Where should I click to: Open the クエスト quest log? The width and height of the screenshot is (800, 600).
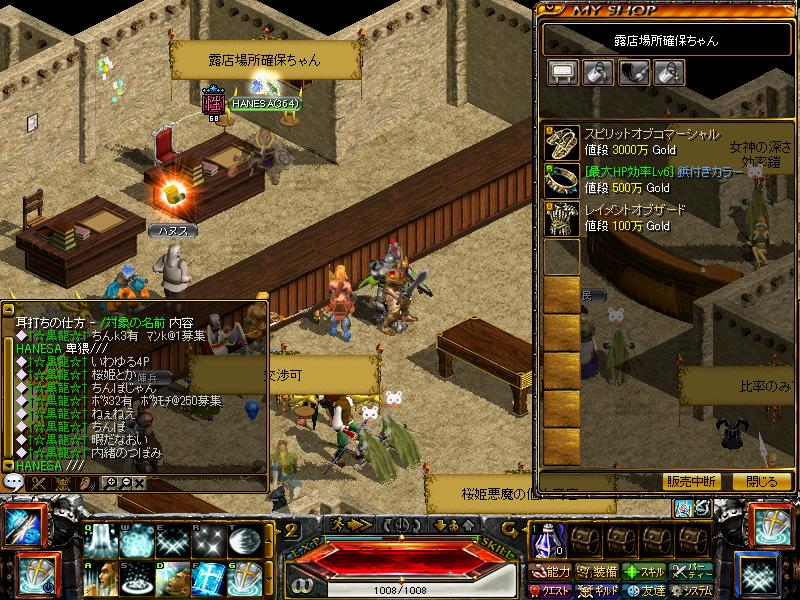[551, 590]
